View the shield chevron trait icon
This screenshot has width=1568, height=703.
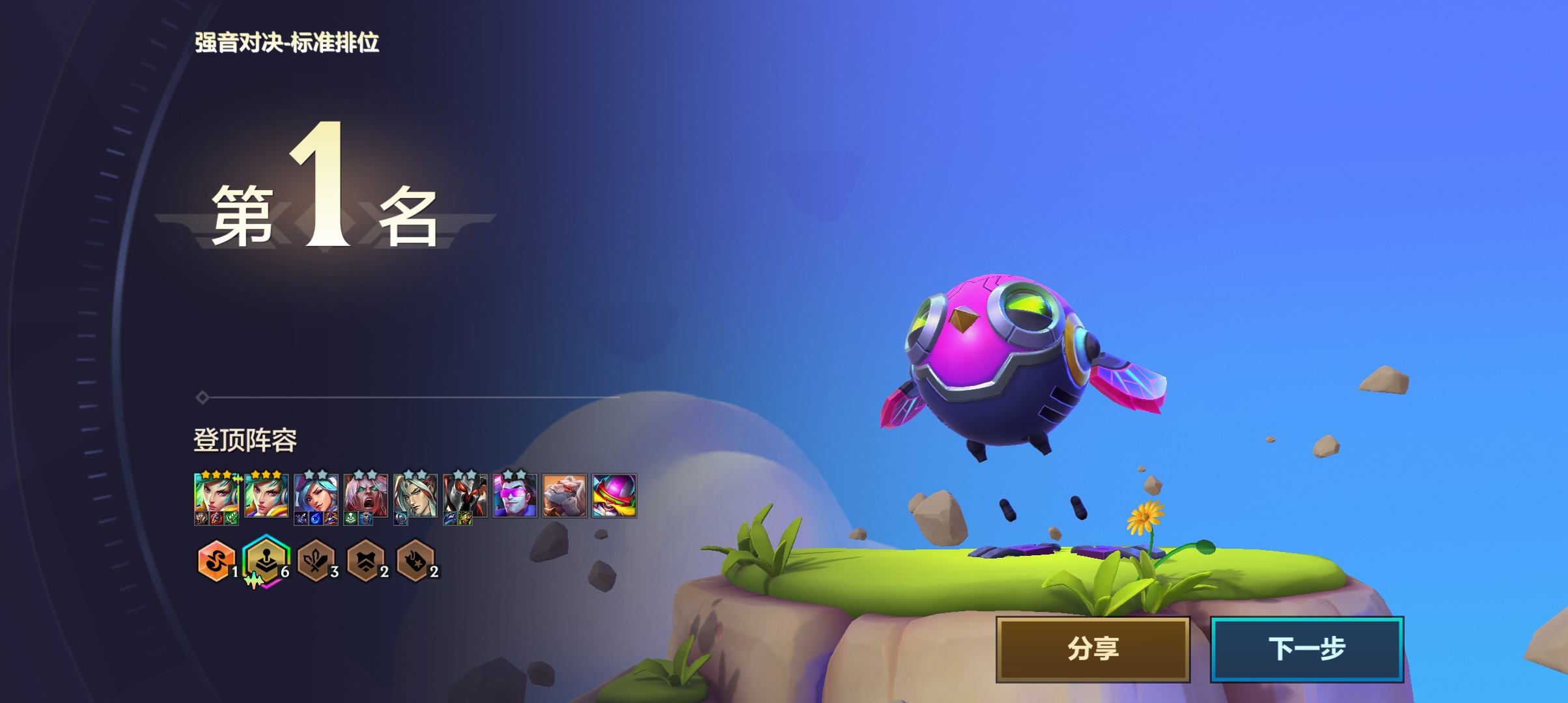click(x=365, y=560)
